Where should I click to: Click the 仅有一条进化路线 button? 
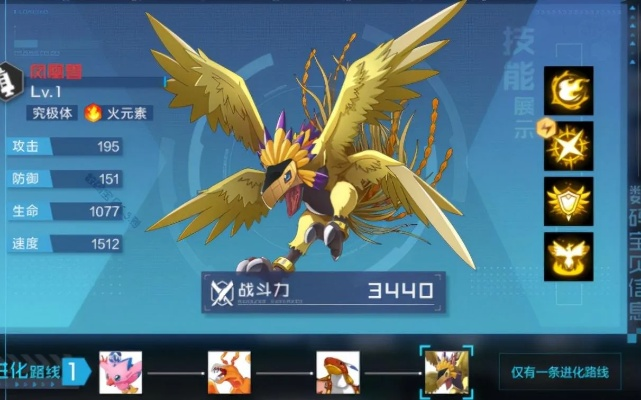[x=560, y=373]
